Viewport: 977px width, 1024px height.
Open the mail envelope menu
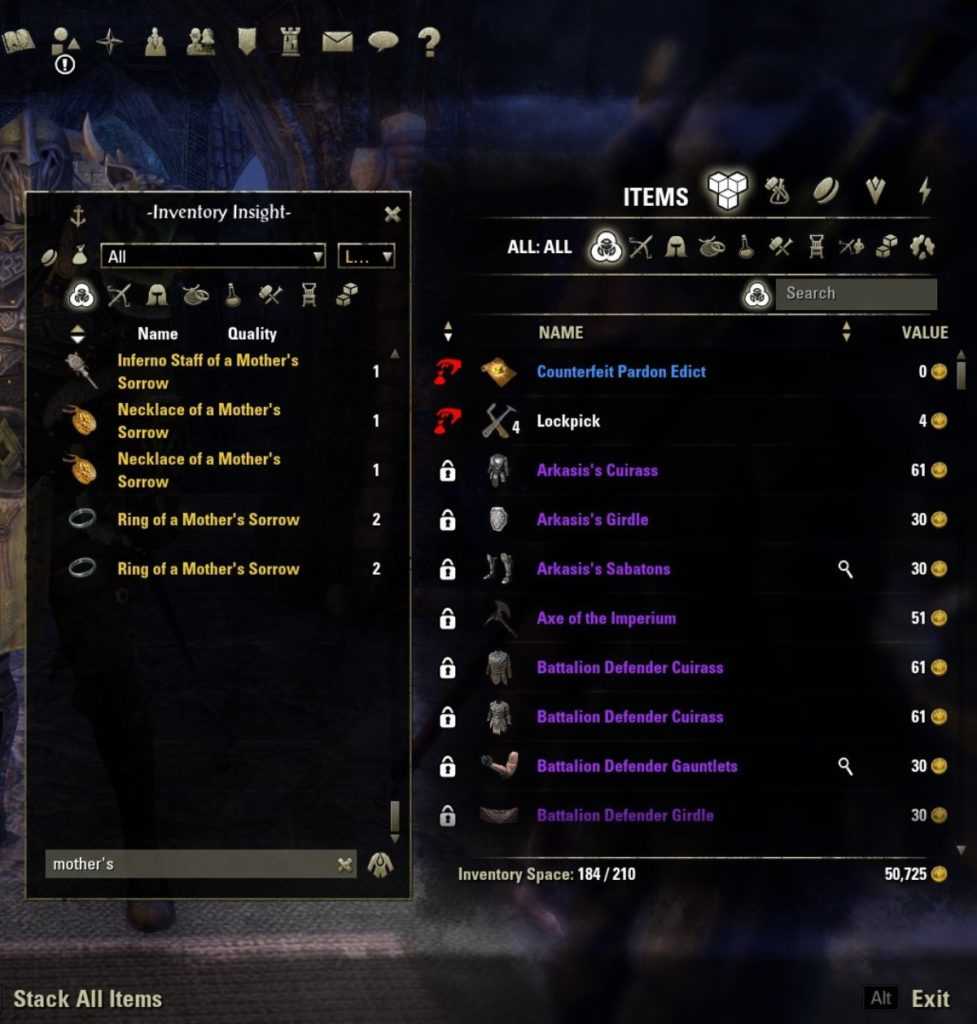pyautogui.click(x=337, y=41)
